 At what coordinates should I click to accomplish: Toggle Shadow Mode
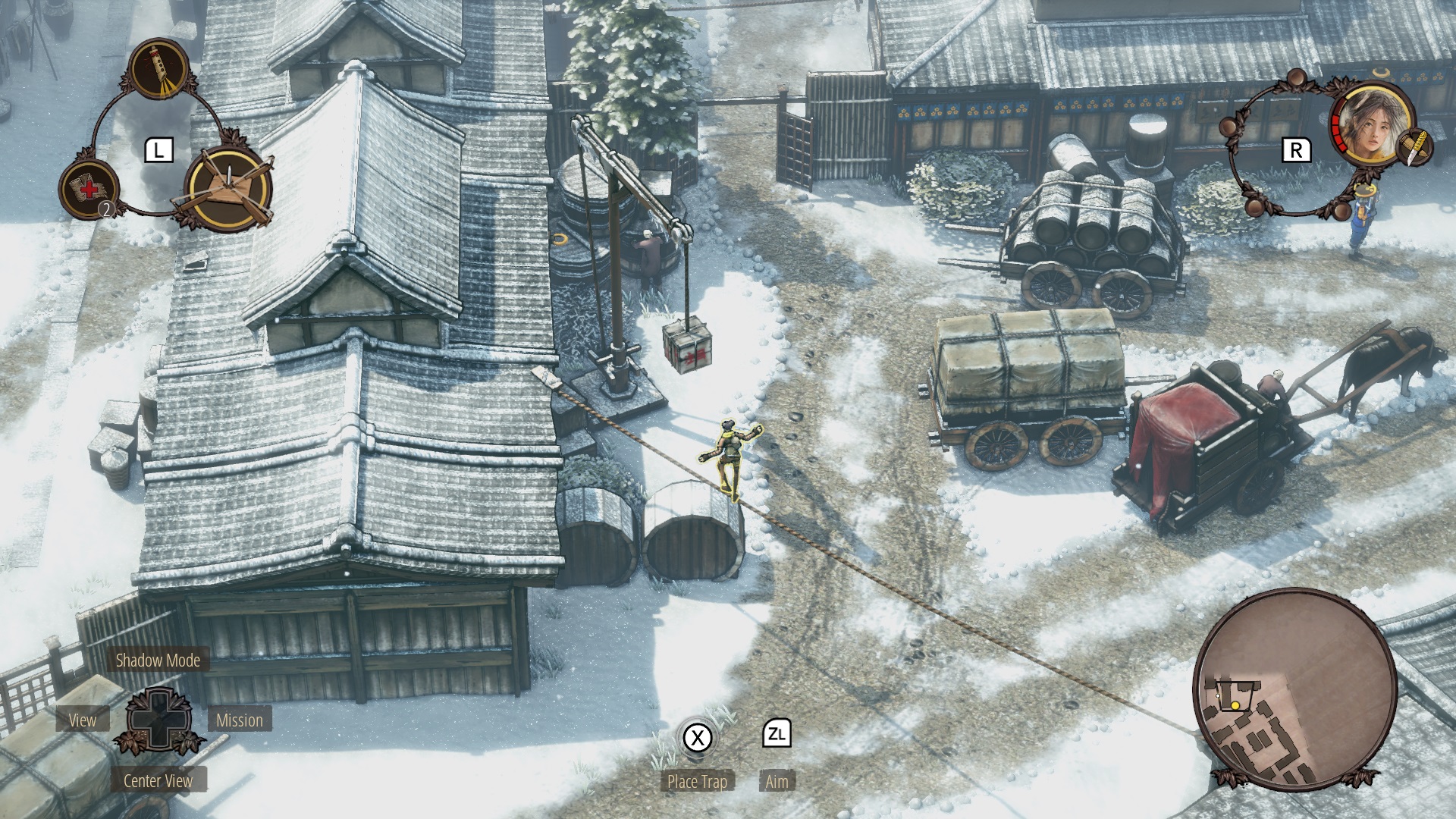pyautogui.click(x=157, y=661)
